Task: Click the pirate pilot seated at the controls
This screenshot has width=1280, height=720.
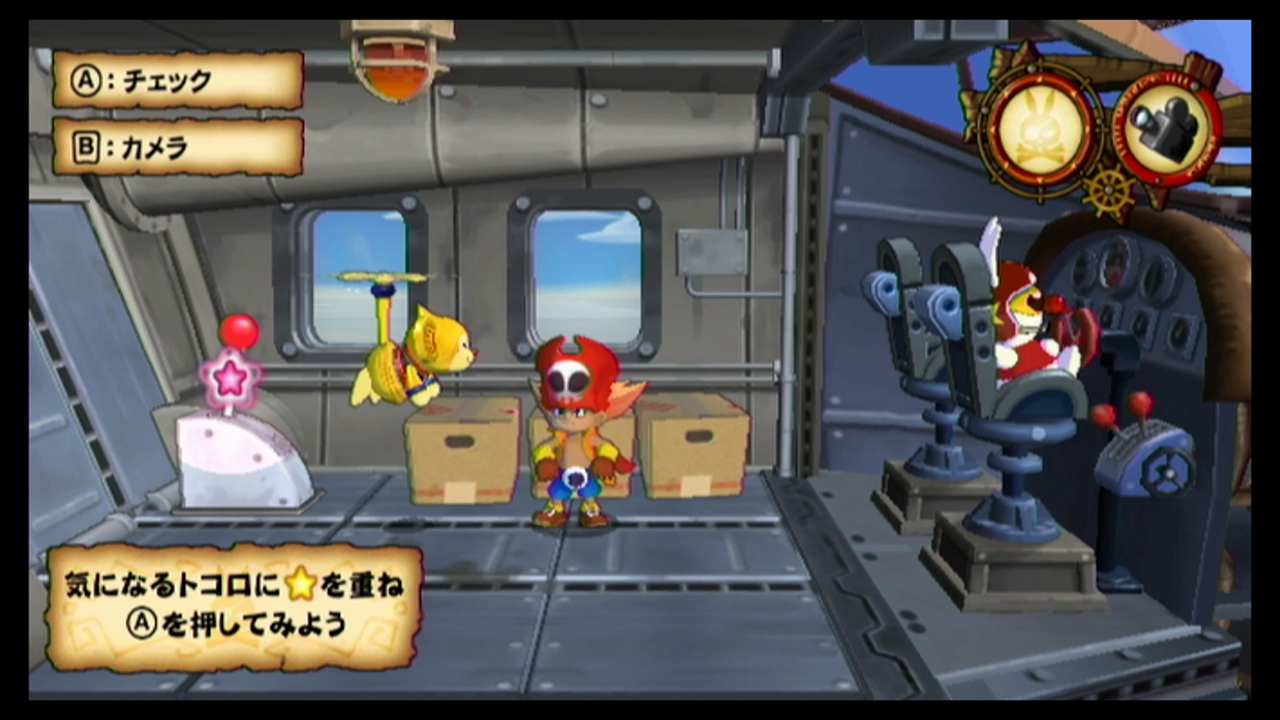Action: click(x=1030, y=320)
